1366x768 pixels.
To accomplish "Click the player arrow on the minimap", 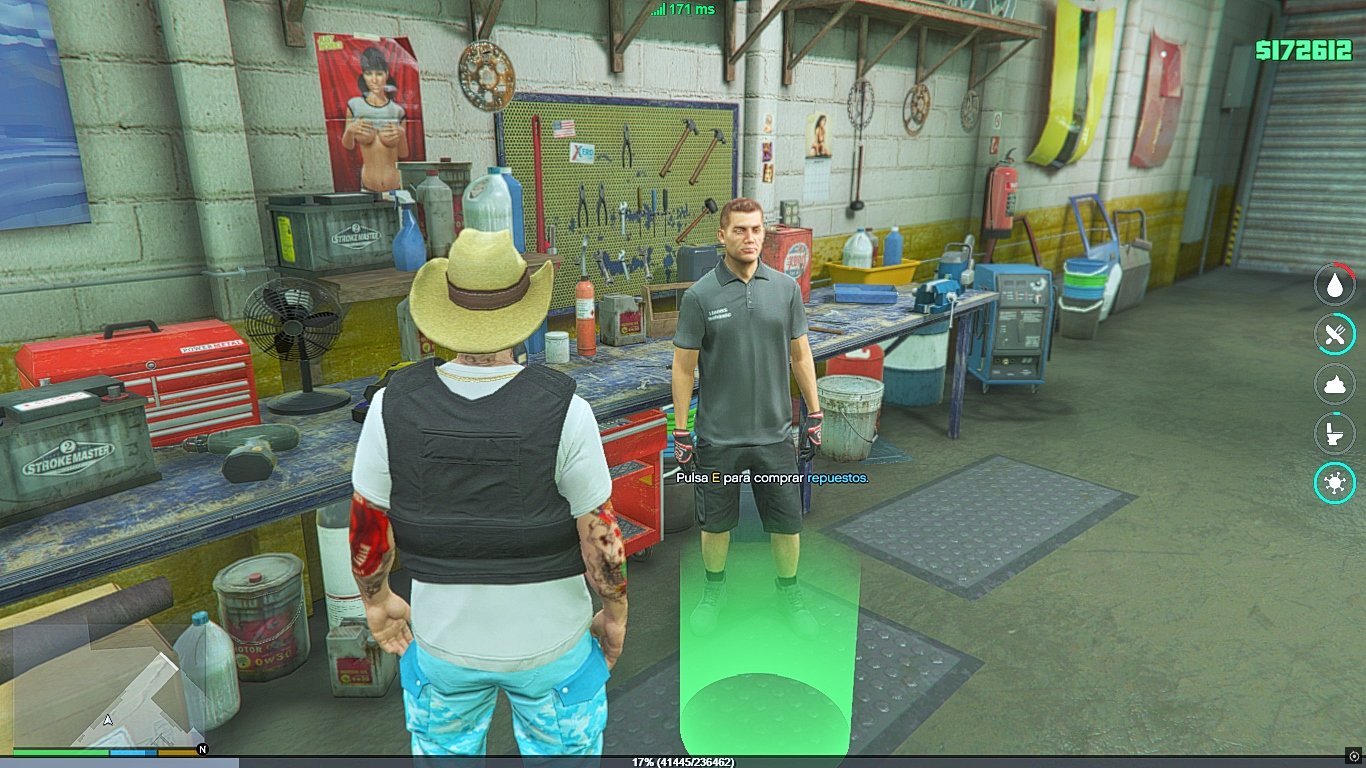I will (107, 719).
